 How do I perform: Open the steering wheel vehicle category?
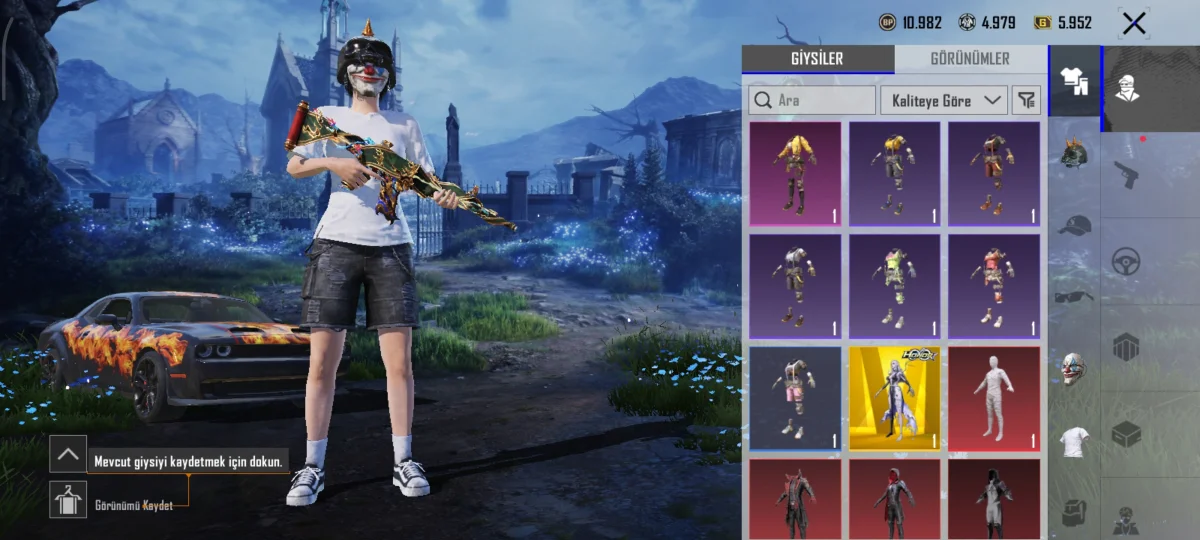pos(1126,262)
